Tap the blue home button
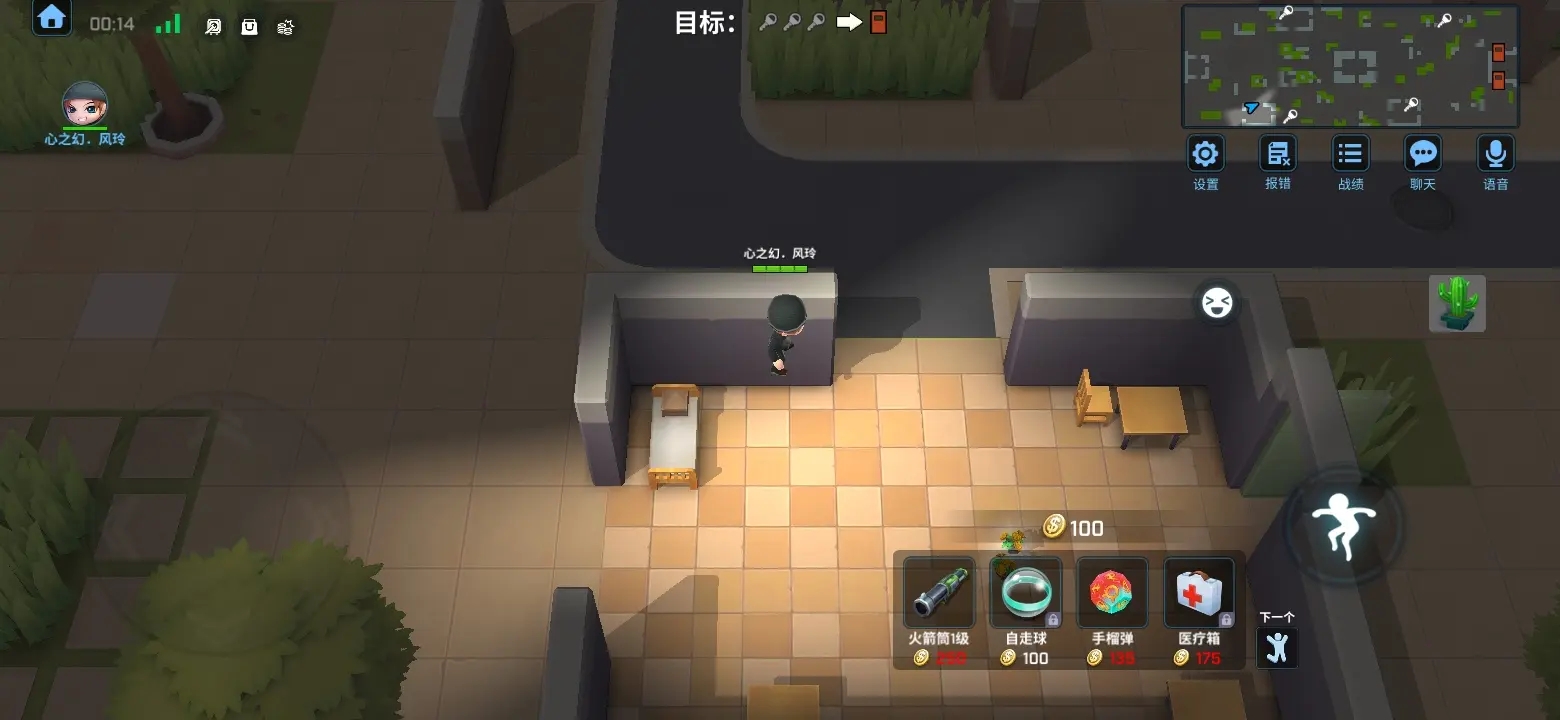 click(x=52, y=19)
